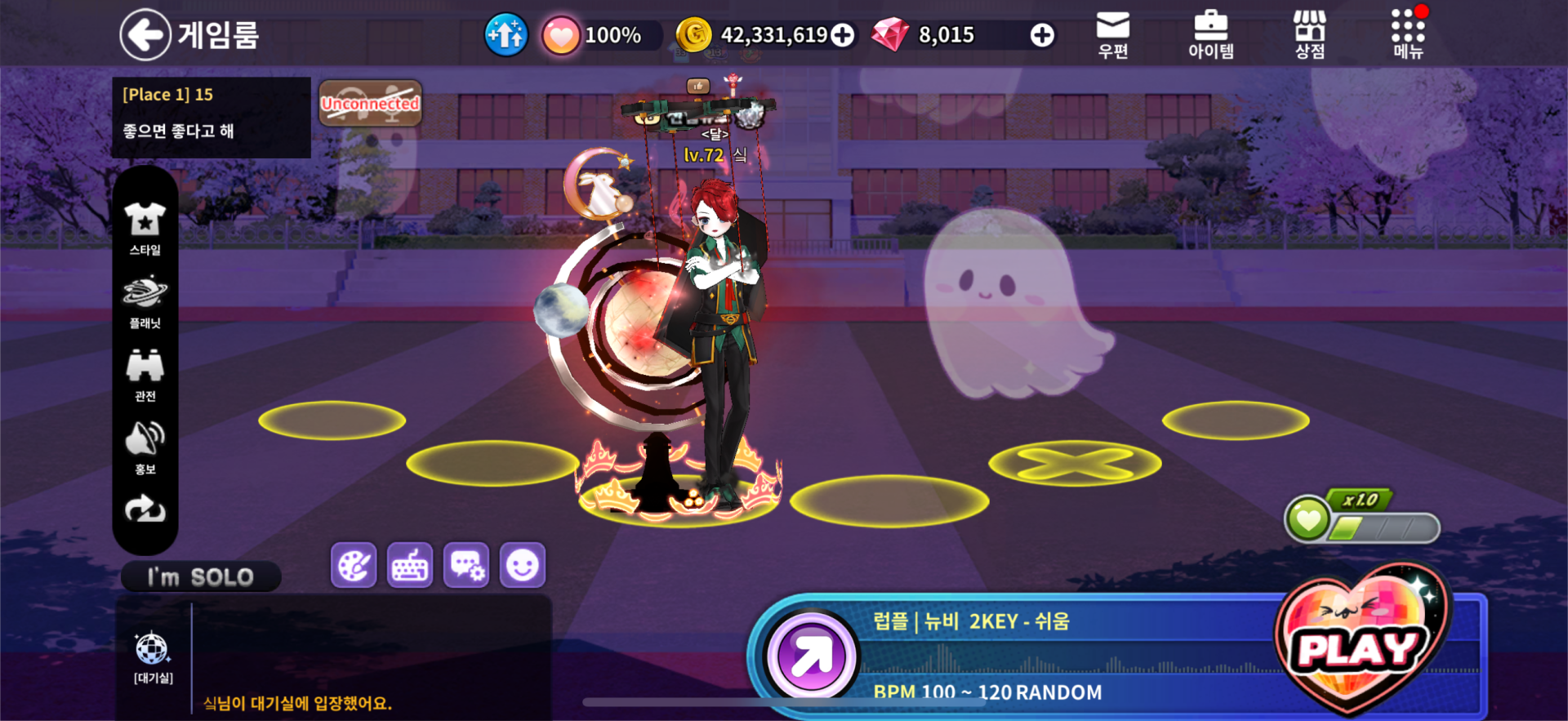Start the song with the PLAY heart
This screenshot has width=1568, height=721.
1359,645
